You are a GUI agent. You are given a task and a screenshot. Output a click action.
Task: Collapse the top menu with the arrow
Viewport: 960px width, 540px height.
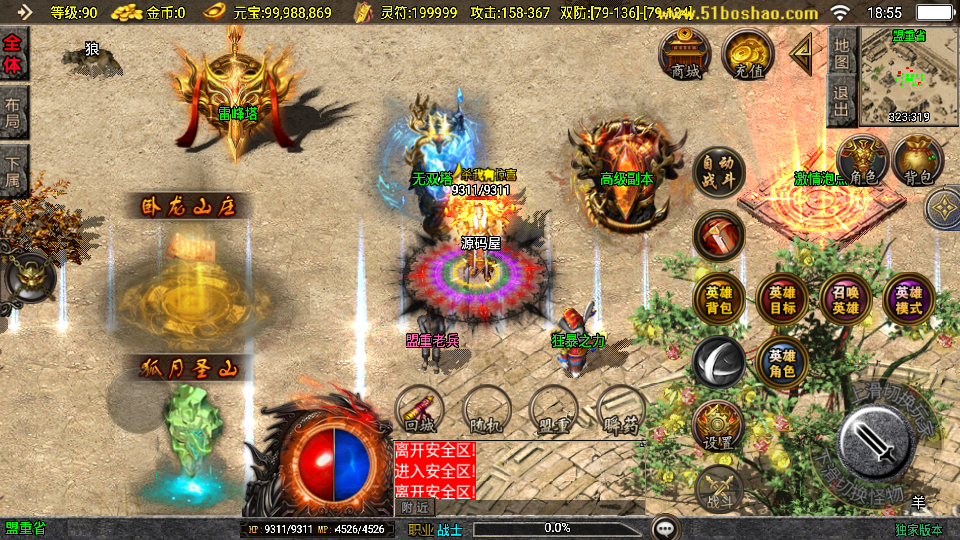[x=802, y=53]
